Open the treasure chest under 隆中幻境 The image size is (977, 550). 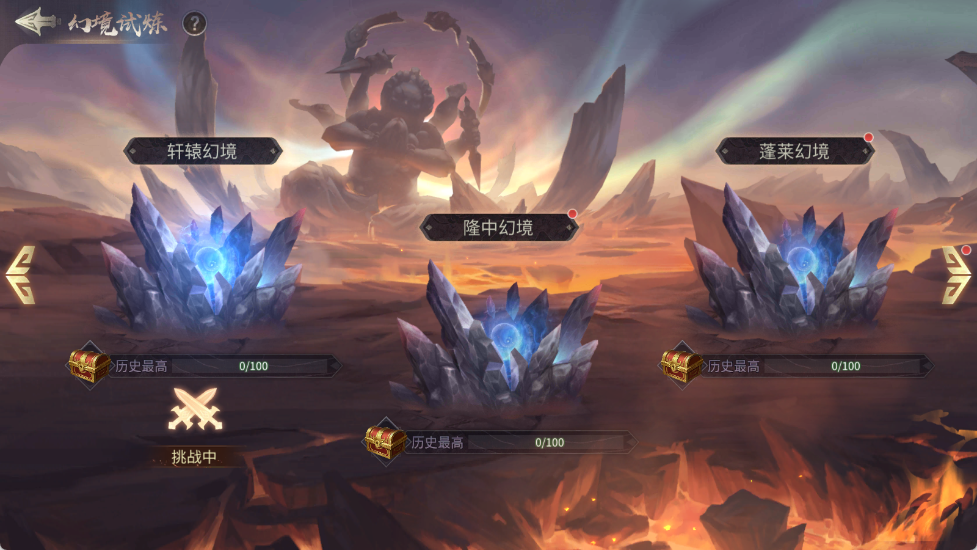(x=384, y=441)
